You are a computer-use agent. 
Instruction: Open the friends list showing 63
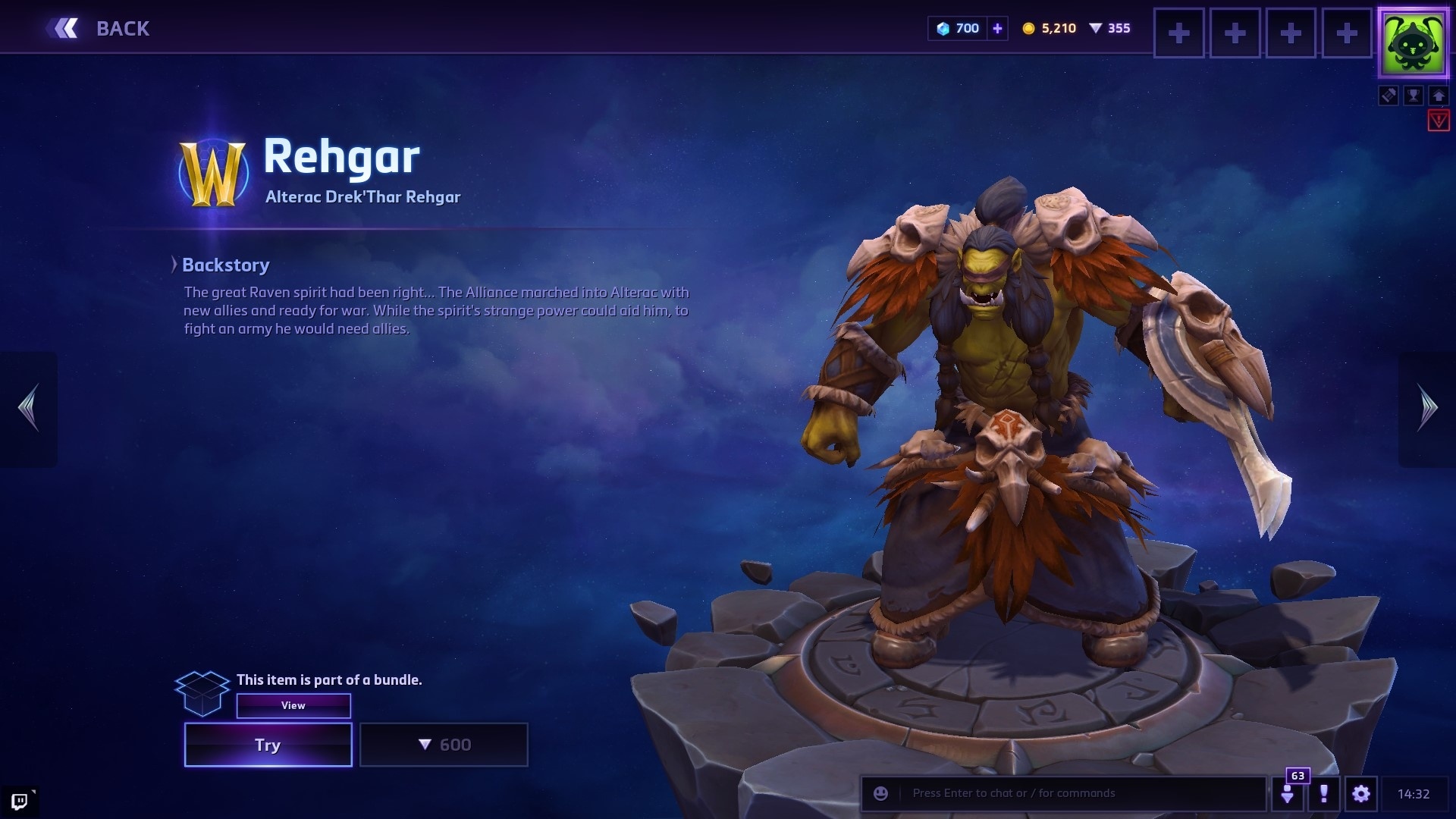tap(1288, 793)
